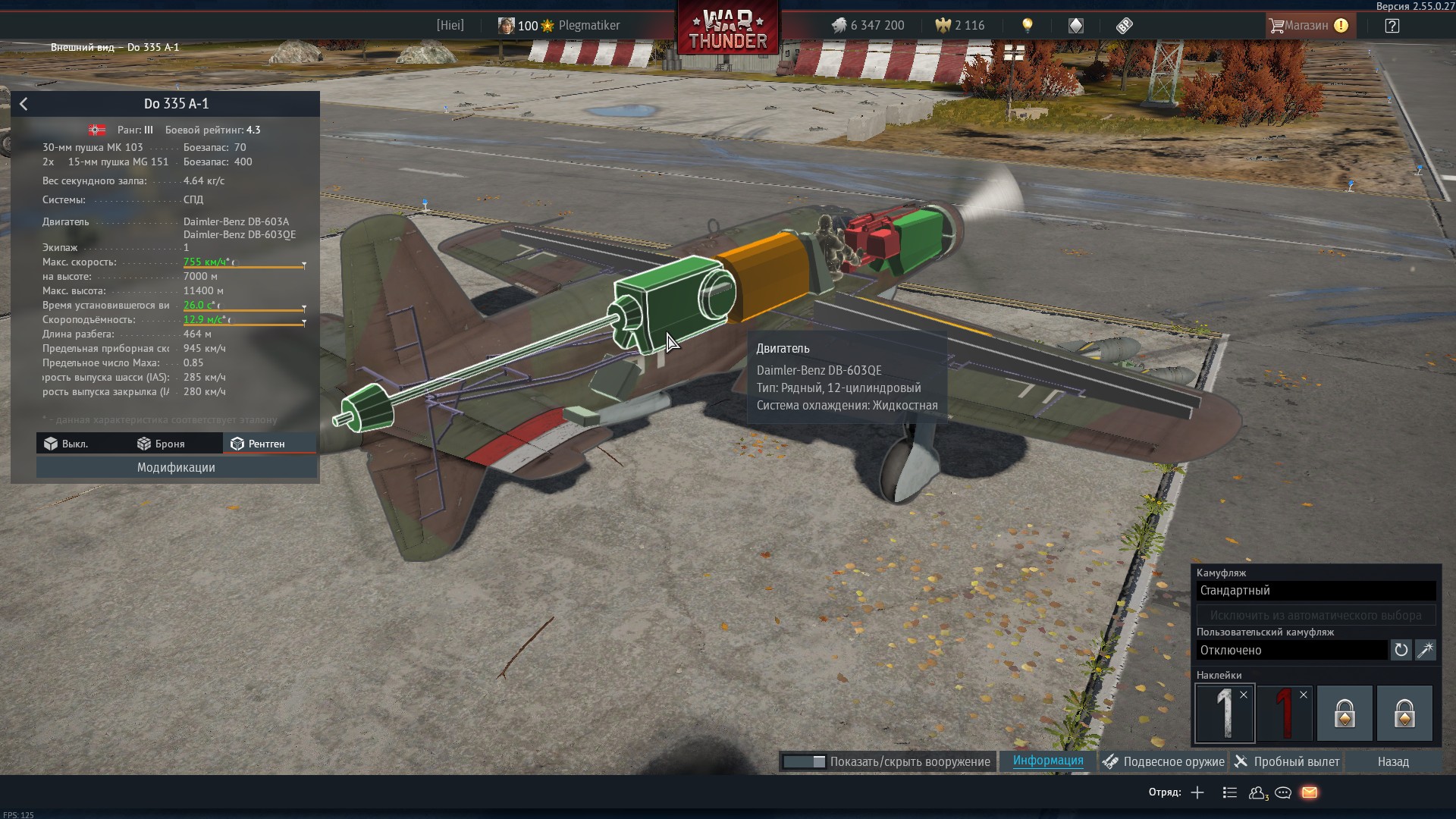Open the mail envelope icon
The width and height of the screenshot is (1456, 819).
click(1310, 792)
